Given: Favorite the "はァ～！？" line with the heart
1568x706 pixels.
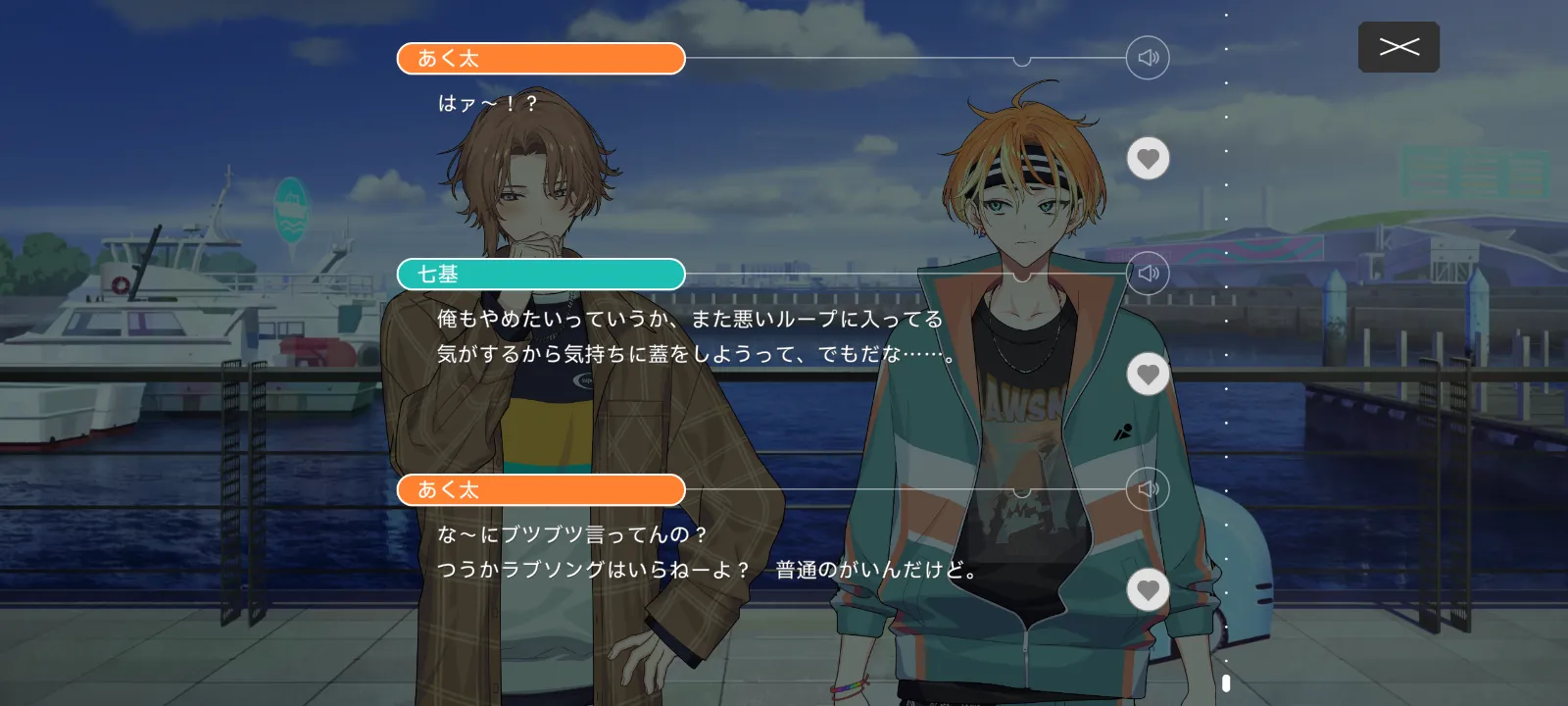Looking at the screenshot, I should pos(1148,159).
